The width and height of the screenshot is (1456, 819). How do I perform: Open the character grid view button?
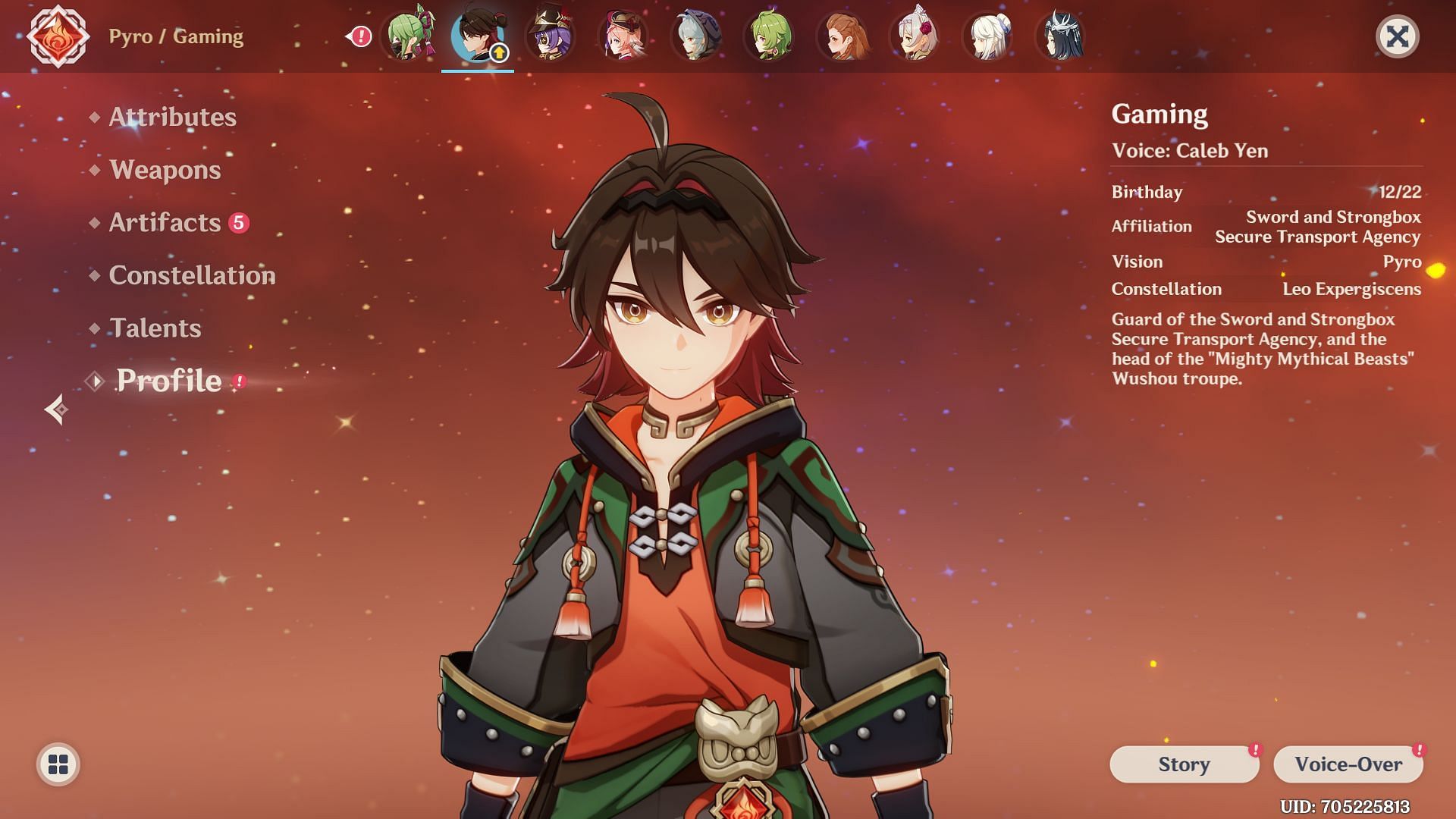(x=58, y=764)
